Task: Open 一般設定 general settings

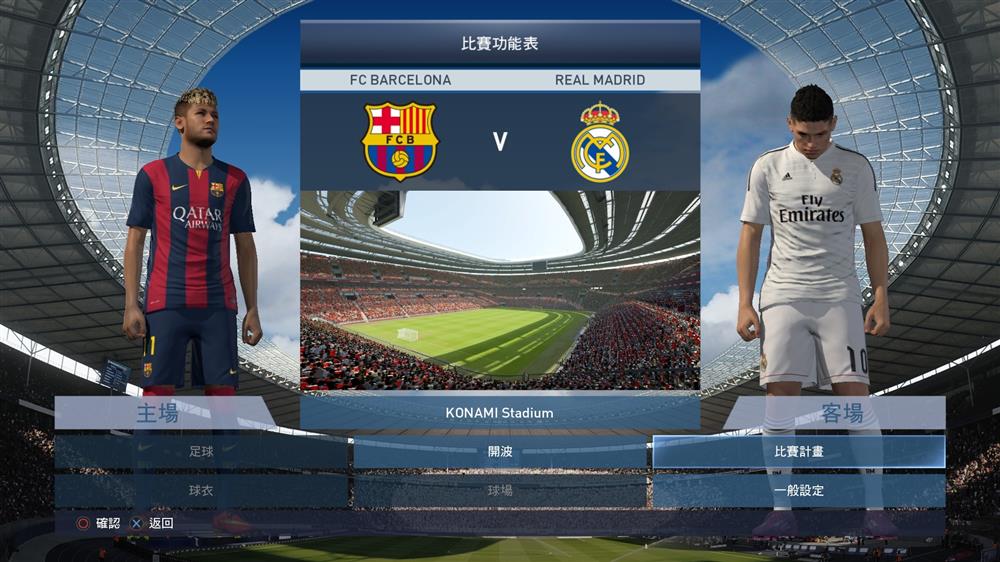Action: pyautogui.click(x=798, y=491)
